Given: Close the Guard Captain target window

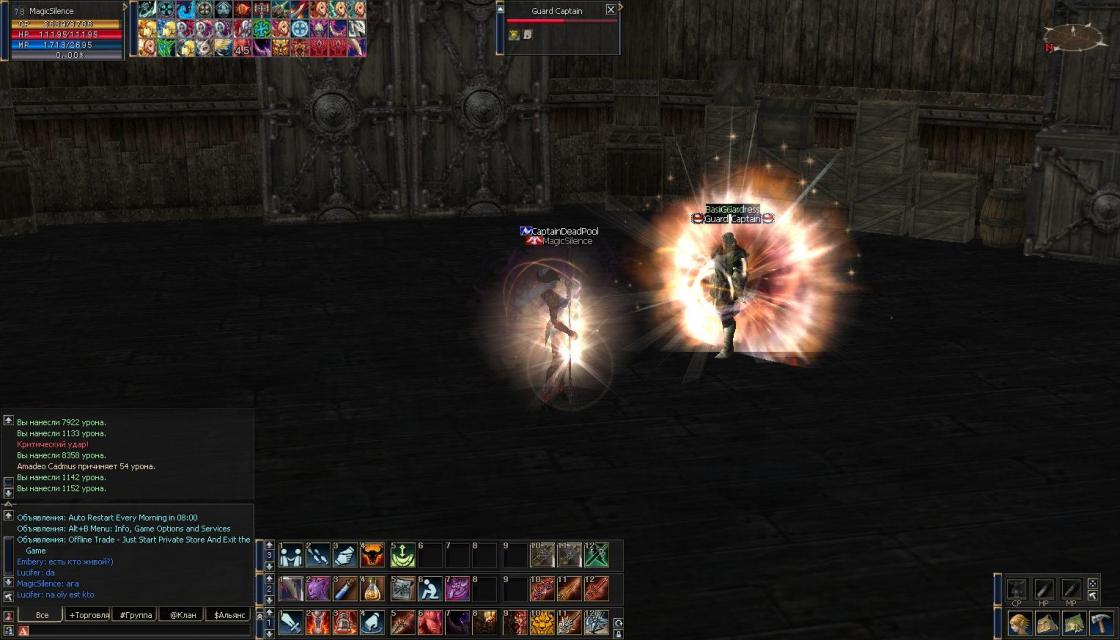Looking at the screenshot, I should pyautogui.click(x=610, y=10).
